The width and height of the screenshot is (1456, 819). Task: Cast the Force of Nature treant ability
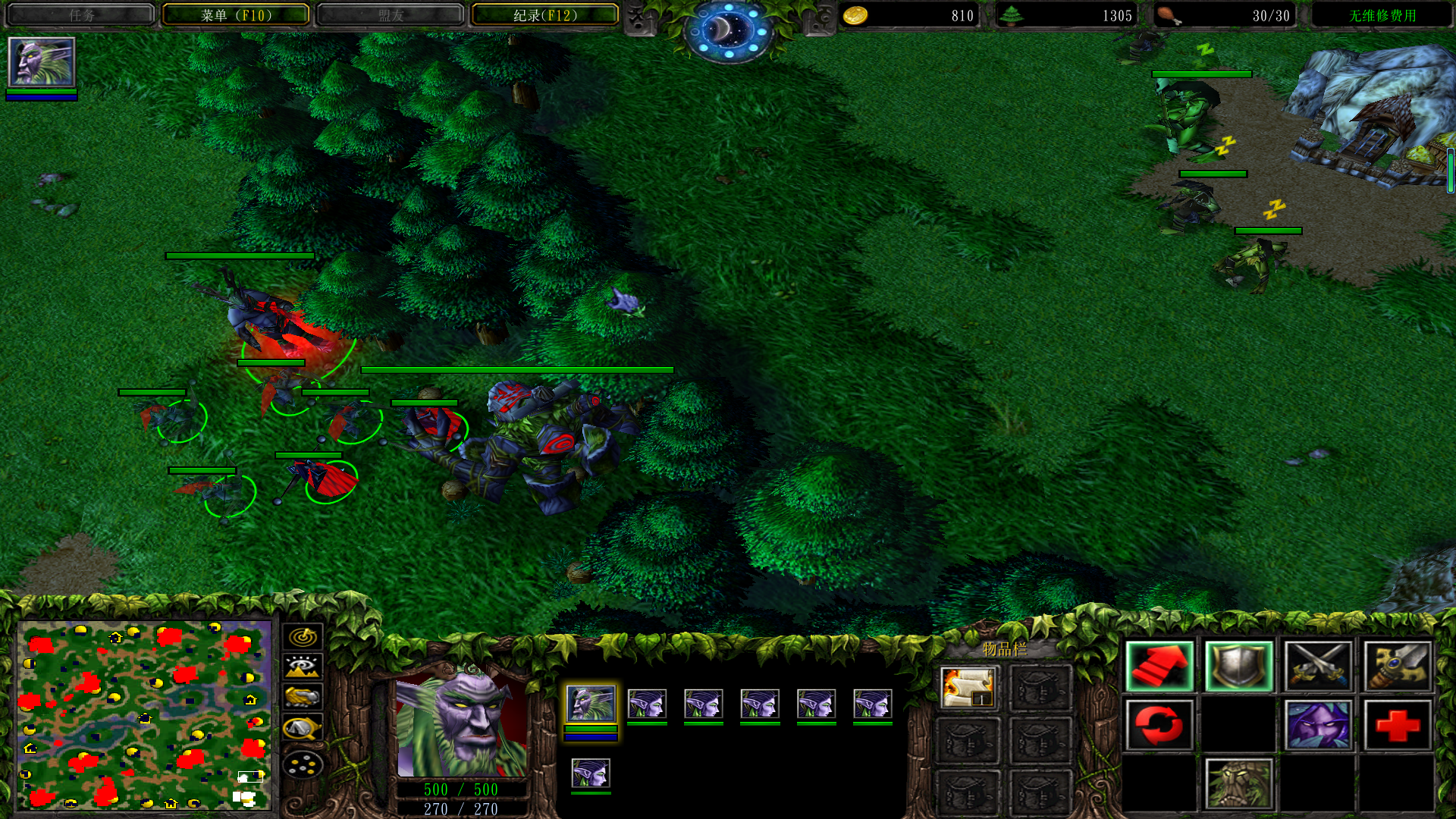[1238, 784]
